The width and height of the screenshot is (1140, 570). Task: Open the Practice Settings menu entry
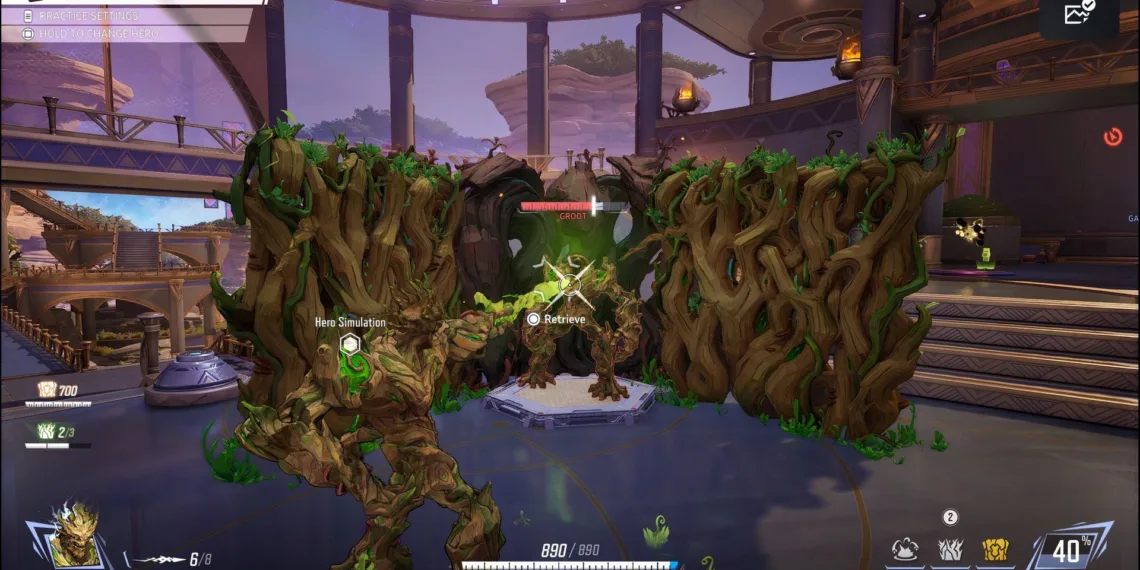pos(88,16)
